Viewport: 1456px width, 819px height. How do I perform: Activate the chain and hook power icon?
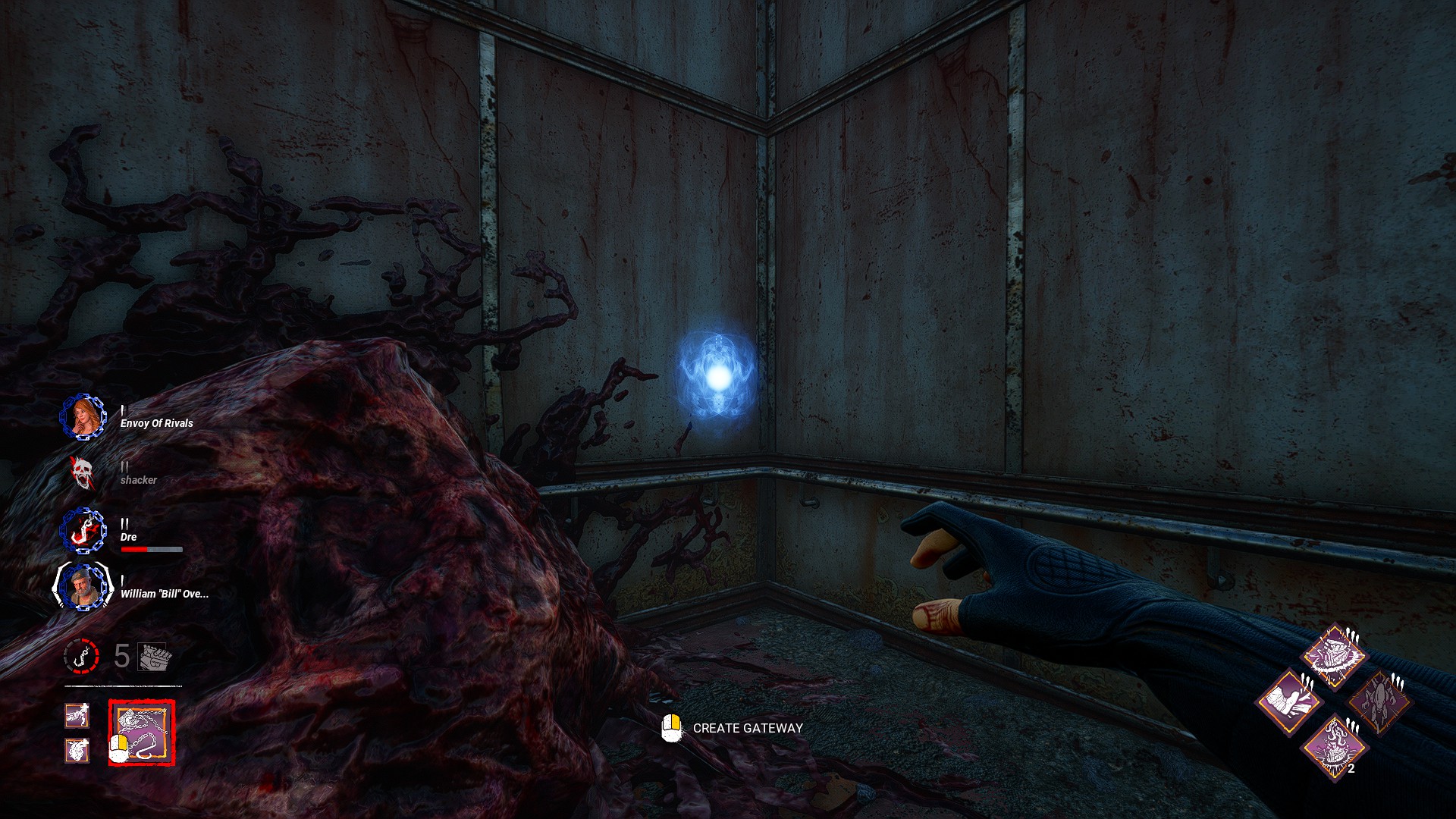click(142, 733)
